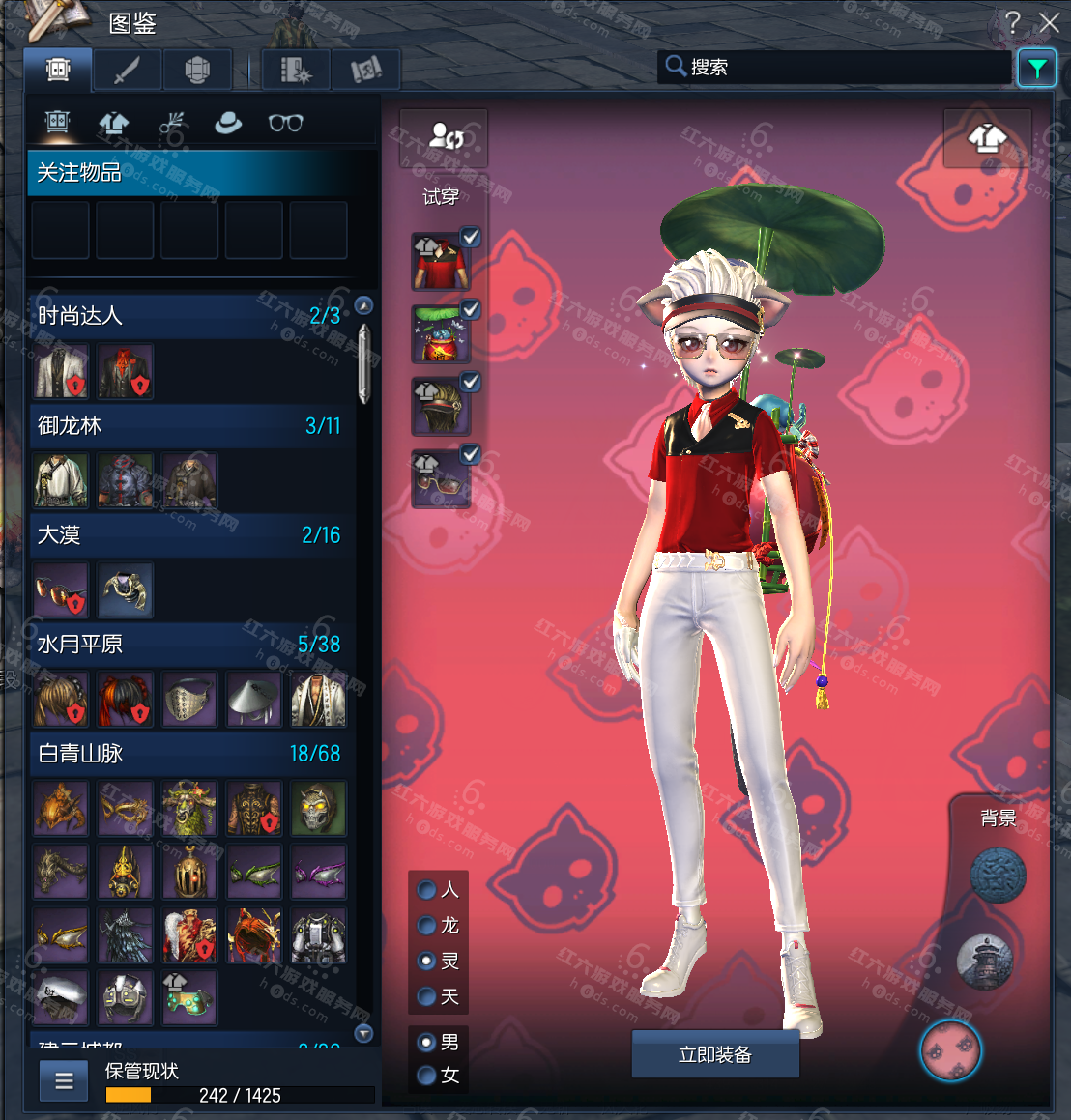
Task: Close the 图鉴 window
Action: pos(1049,22)
